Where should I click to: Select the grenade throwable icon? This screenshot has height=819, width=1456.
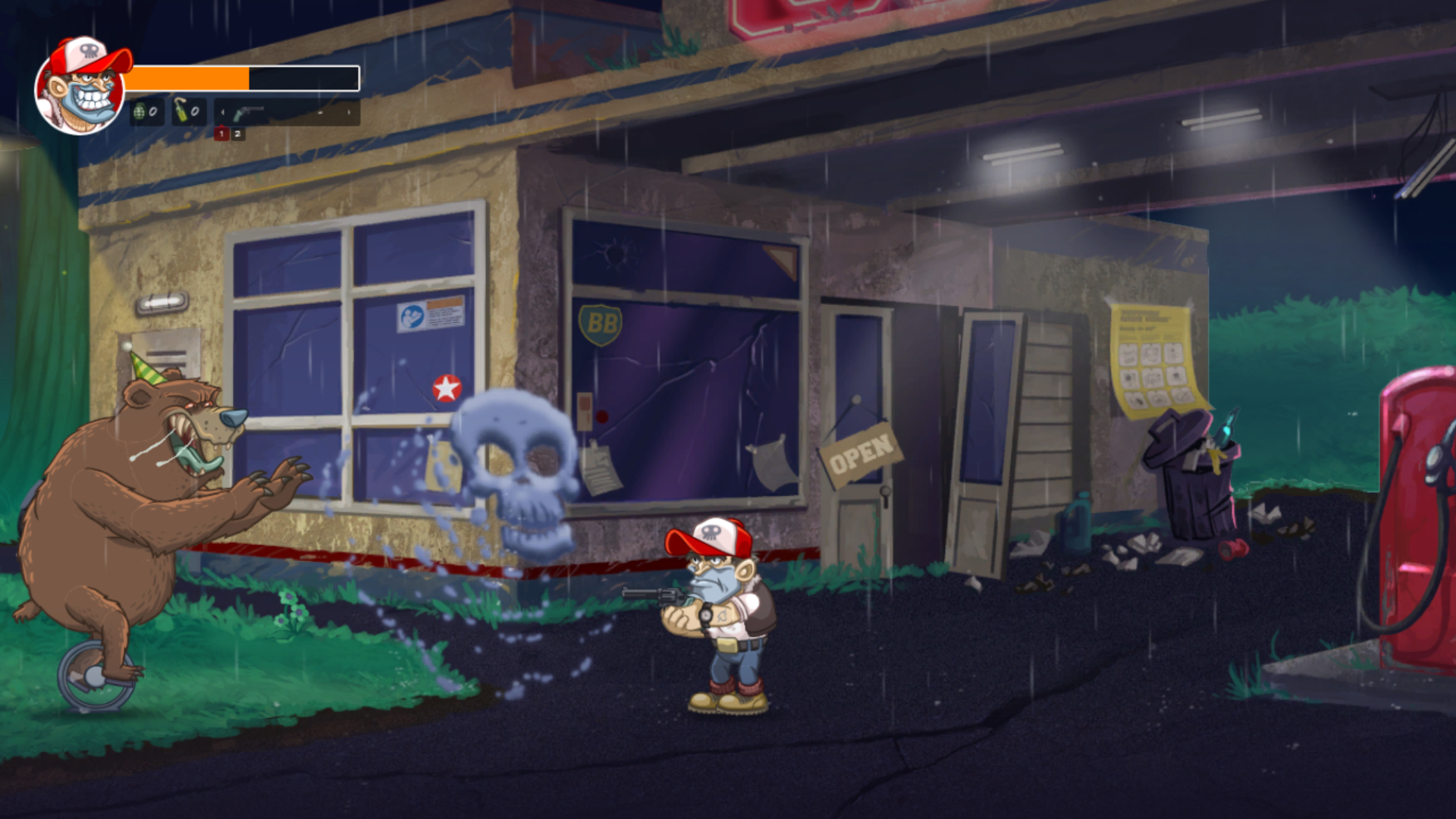tap(141, 113)
